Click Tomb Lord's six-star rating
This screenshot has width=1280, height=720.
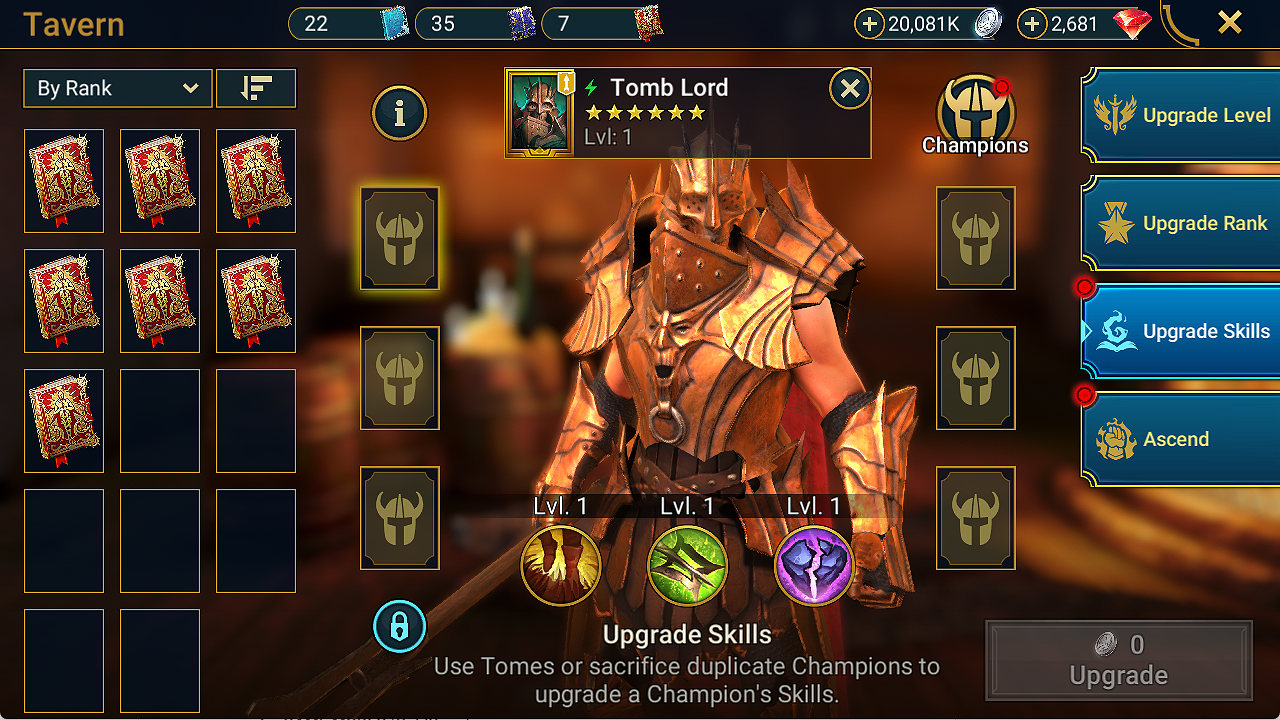[644, 113]
